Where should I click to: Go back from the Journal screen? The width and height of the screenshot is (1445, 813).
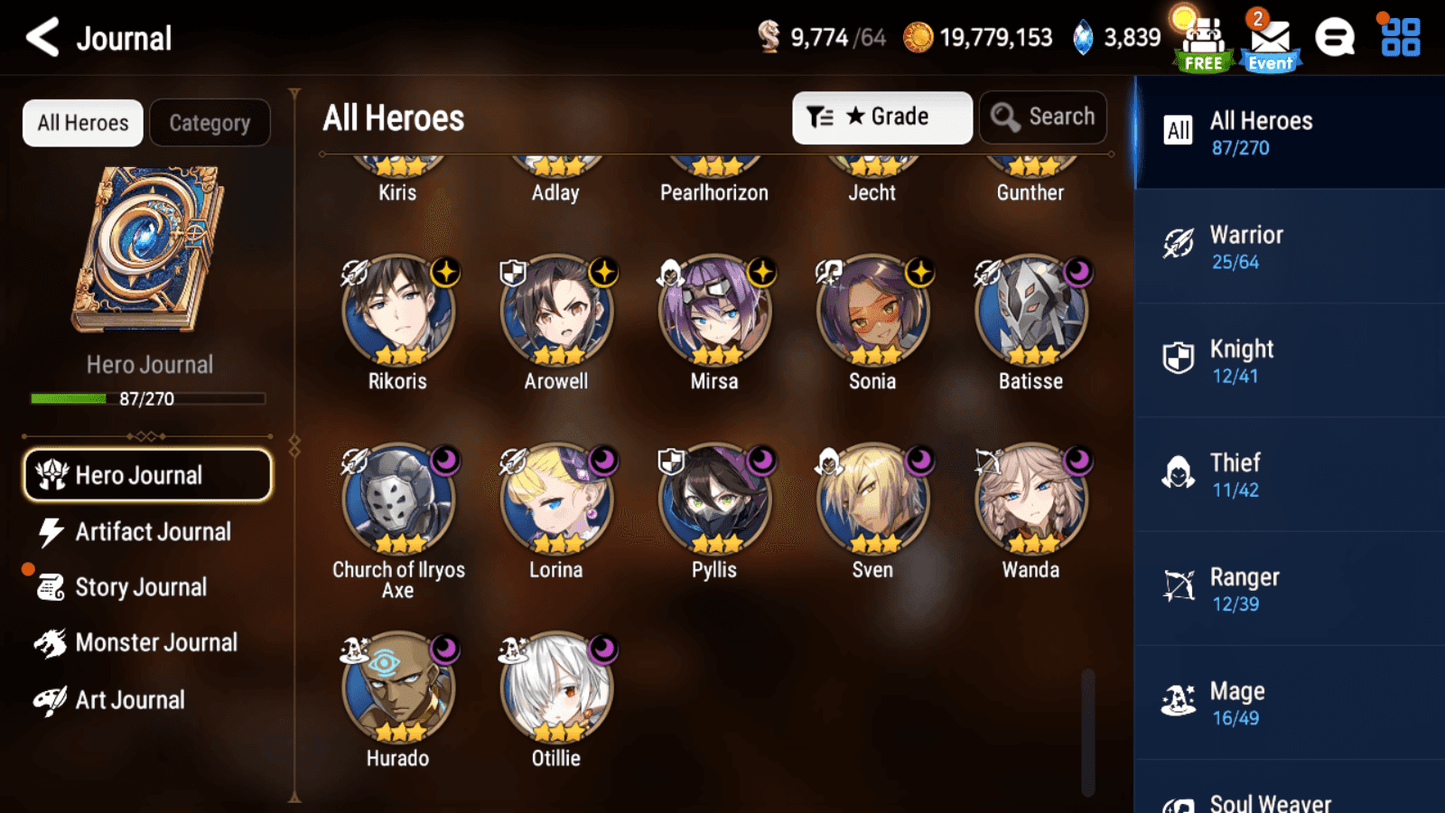coord(43,38)
